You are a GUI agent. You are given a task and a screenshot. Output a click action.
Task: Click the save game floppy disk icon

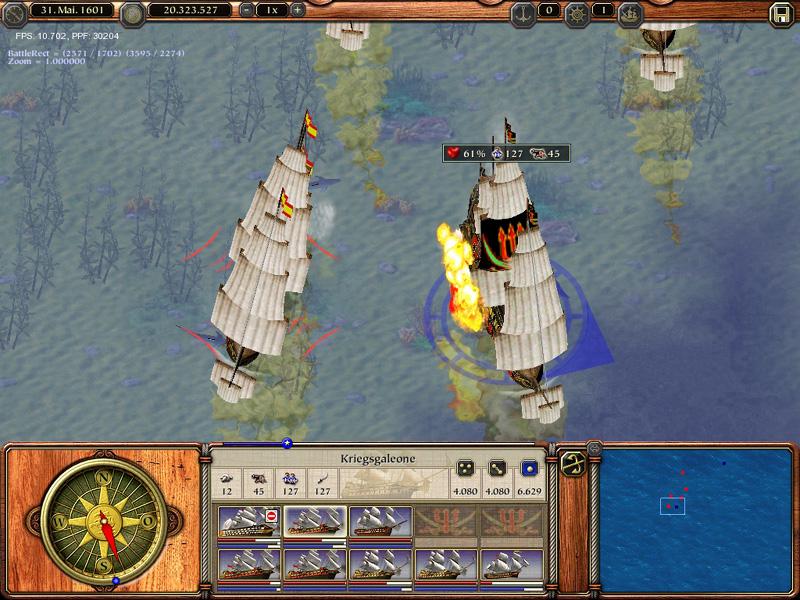click(x=781, y=13)
